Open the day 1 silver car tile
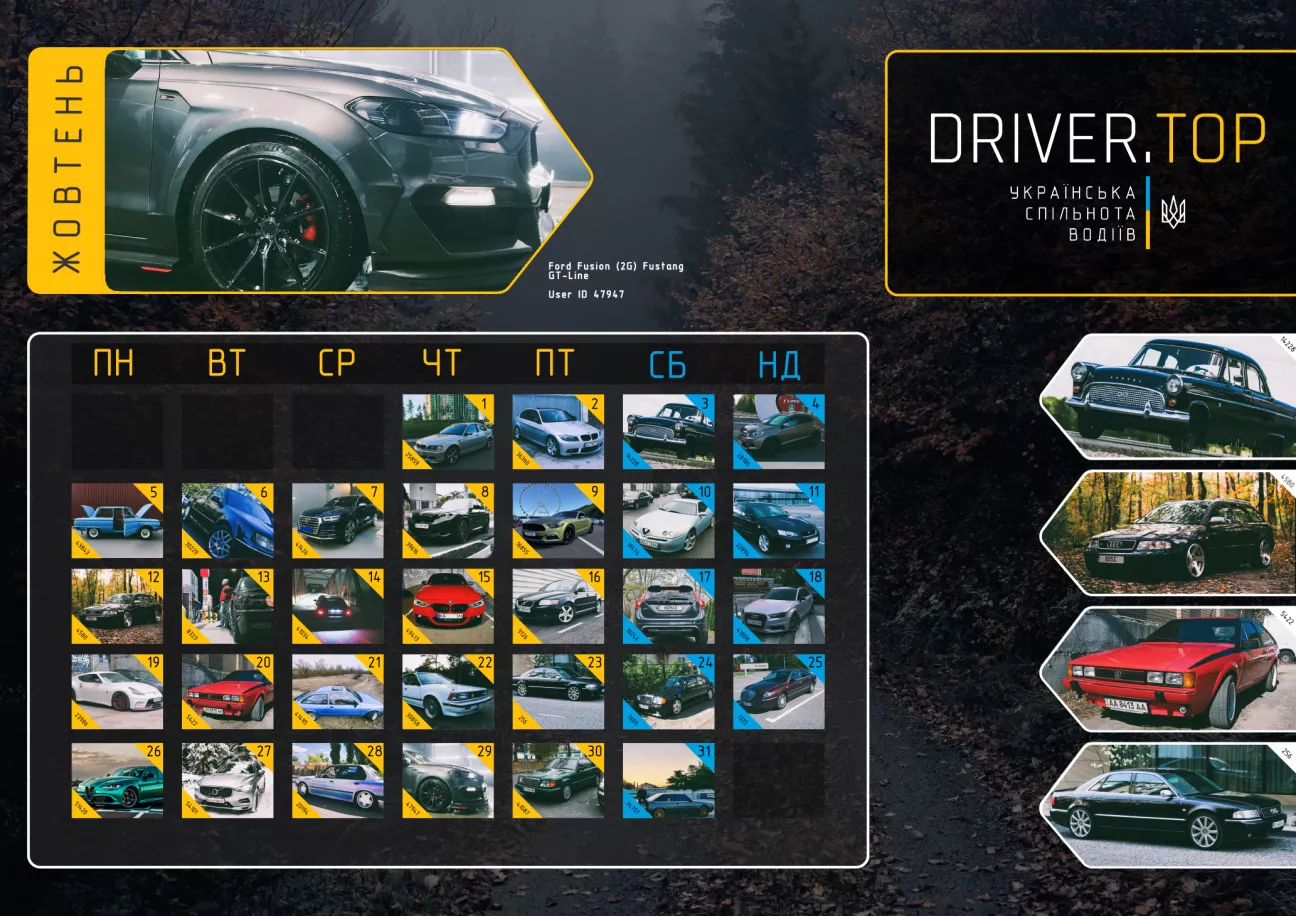 click(x=448, y=432)
